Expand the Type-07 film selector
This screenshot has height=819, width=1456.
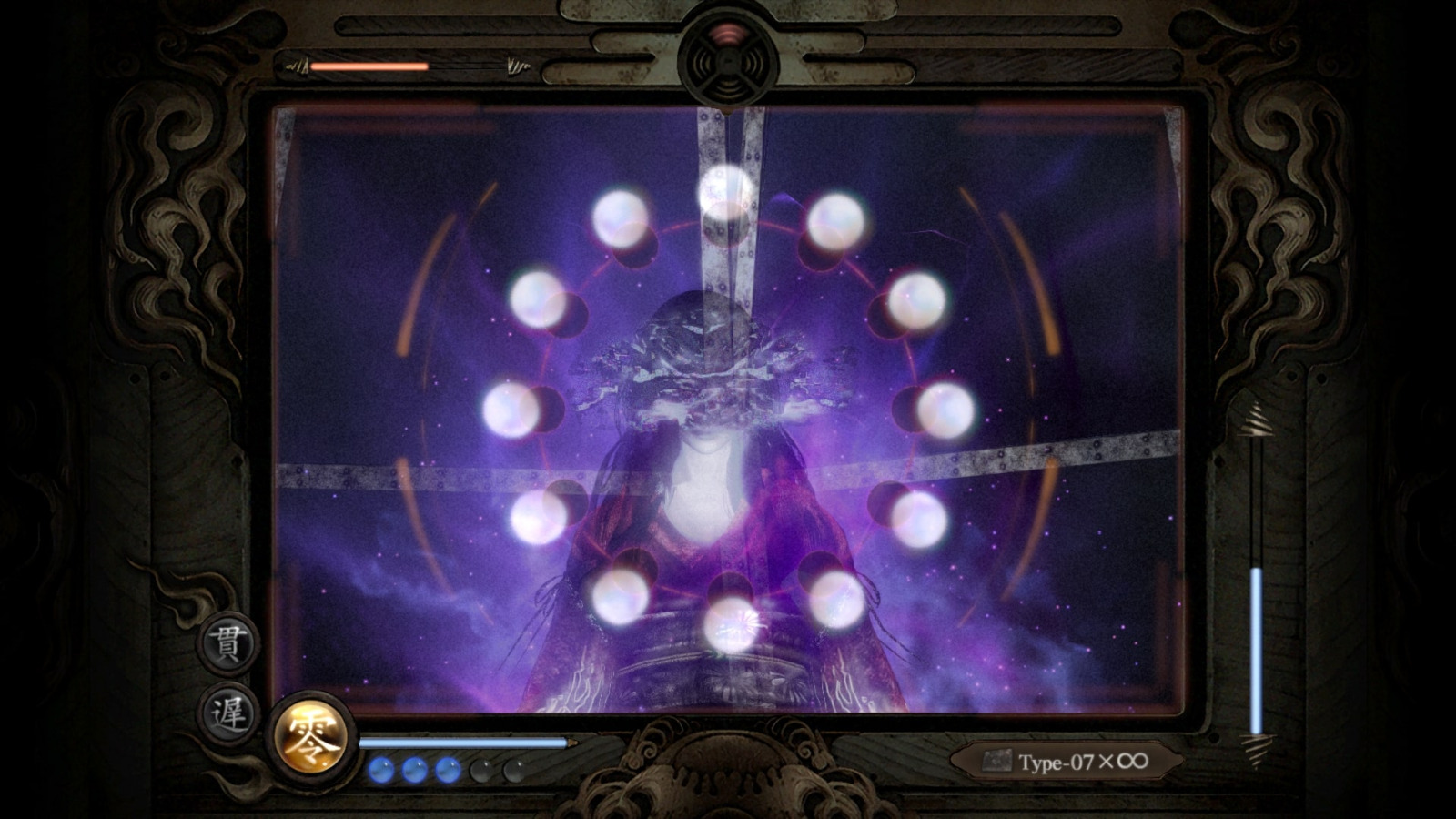point(1069,760)
